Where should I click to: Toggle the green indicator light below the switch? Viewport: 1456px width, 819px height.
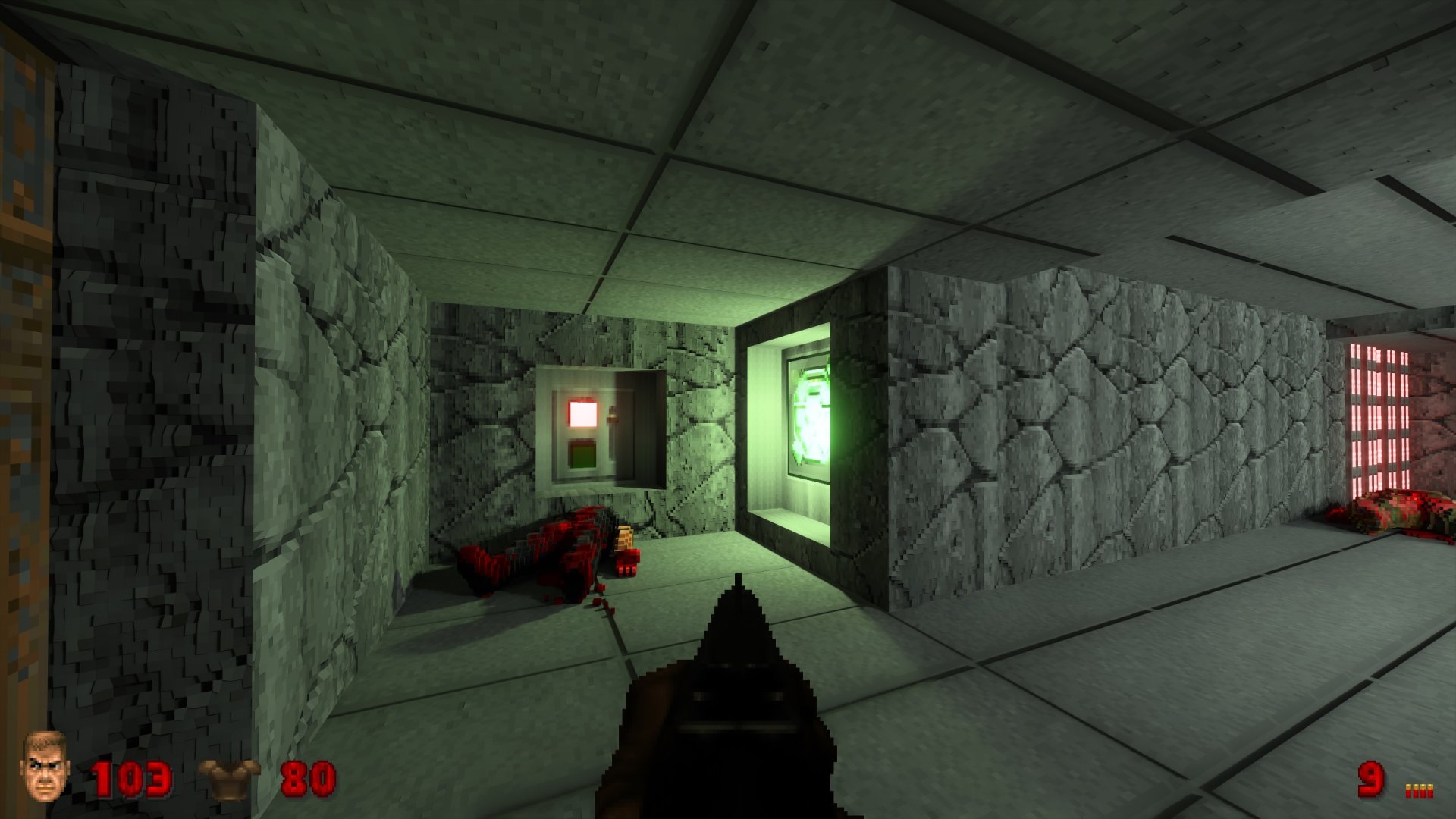582,455
